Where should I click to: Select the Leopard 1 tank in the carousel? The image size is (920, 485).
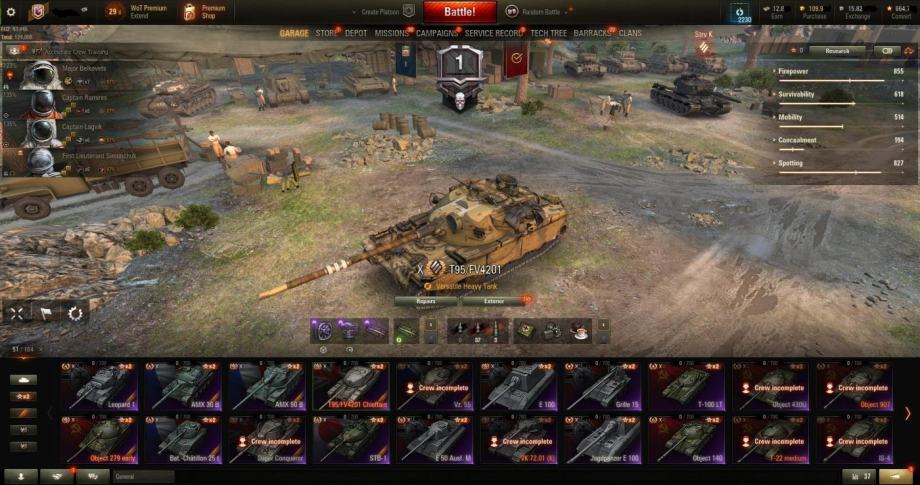[101, 386]
